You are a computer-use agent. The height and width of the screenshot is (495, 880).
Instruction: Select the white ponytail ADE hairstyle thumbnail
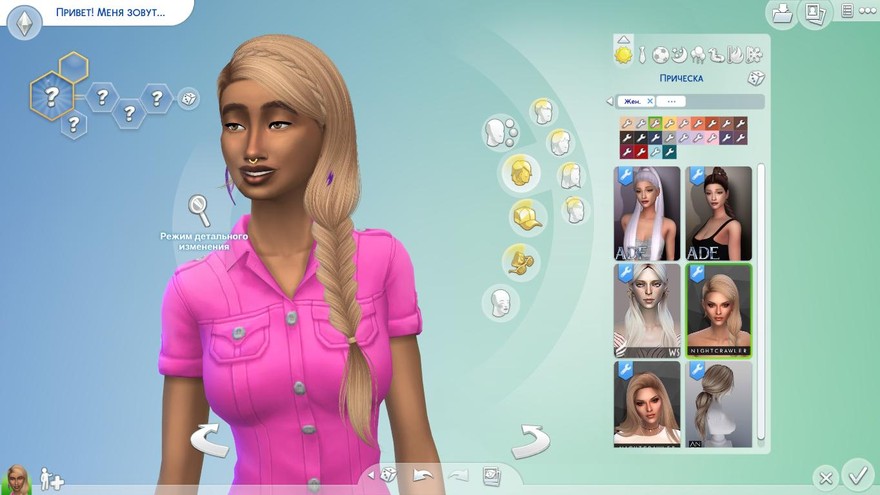pyautogui.click(x=647, y=213)
